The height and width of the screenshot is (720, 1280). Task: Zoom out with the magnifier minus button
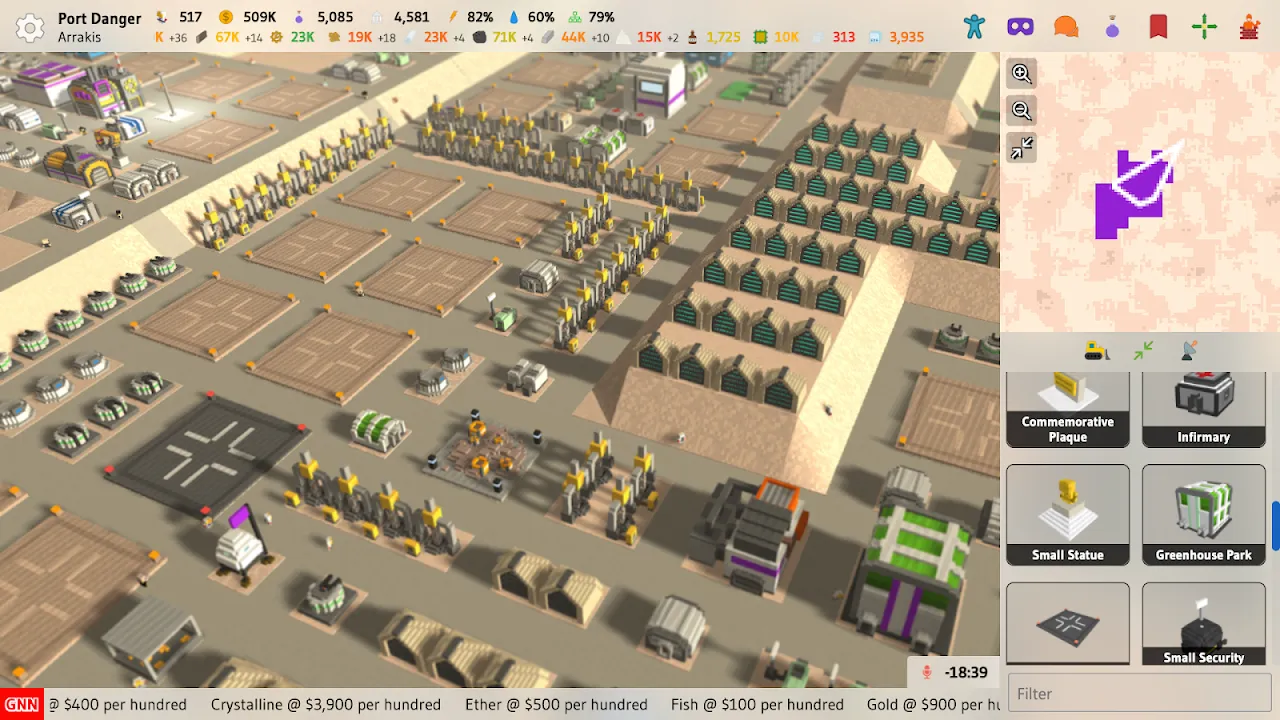coord(1021,110)
